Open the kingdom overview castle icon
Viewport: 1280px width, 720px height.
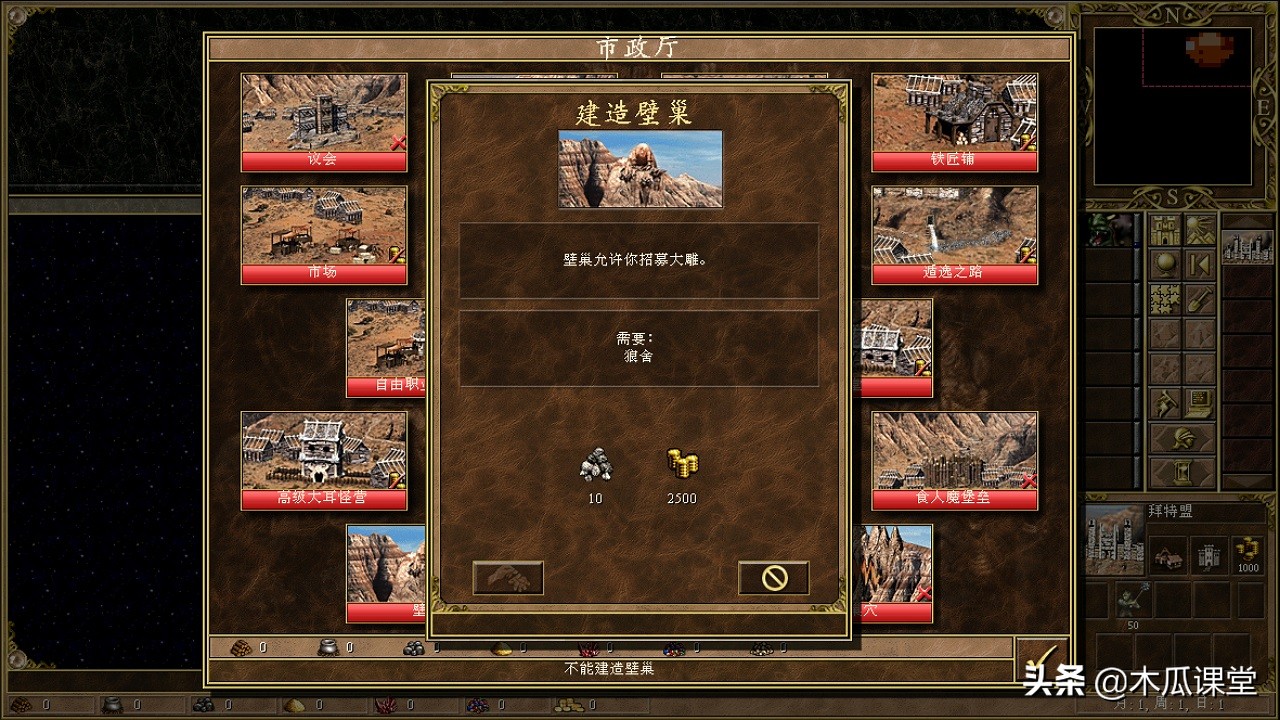1165,231
